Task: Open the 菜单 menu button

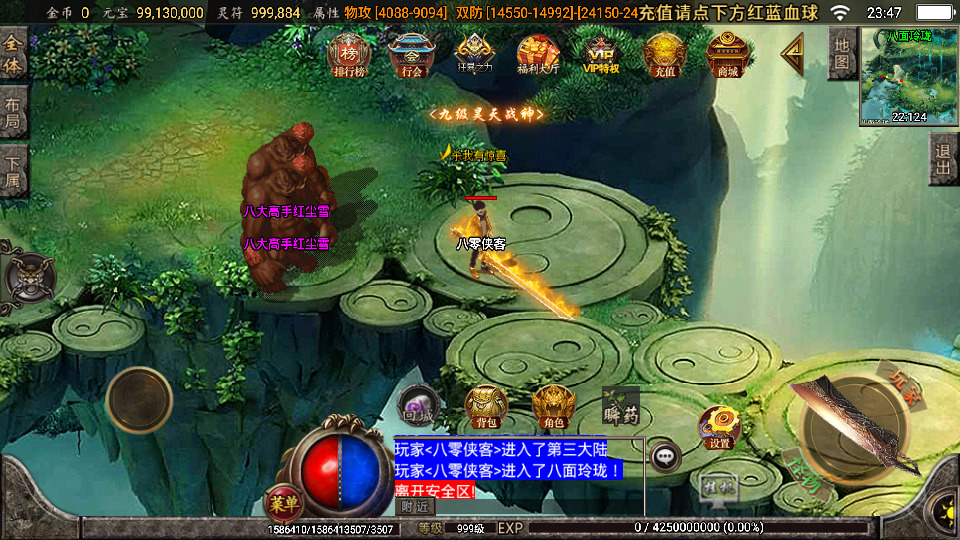Action: pyautogui.click(x=284, y=502)
